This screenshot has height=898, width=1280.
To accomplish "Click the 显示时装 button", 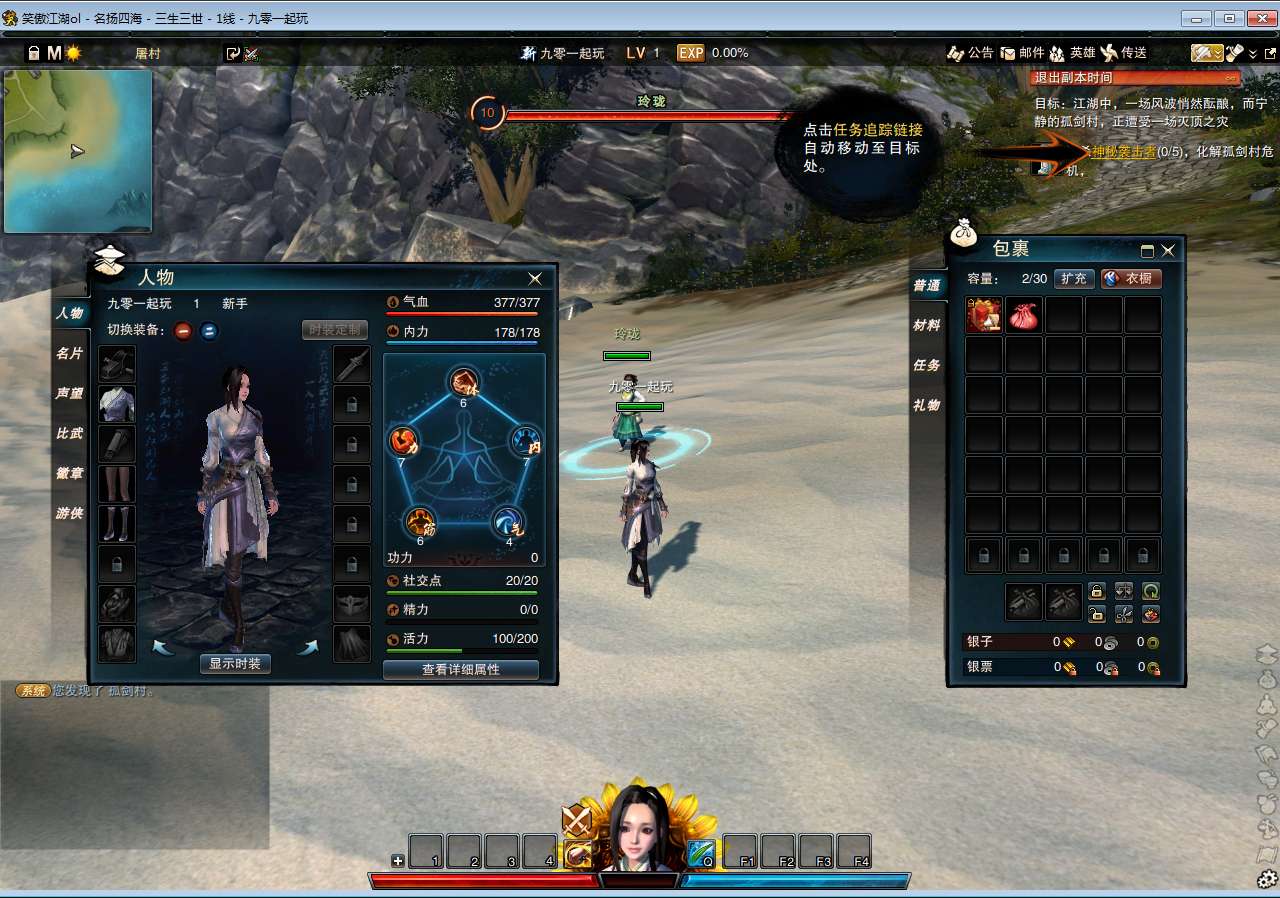I will click(x=235, y=663).
